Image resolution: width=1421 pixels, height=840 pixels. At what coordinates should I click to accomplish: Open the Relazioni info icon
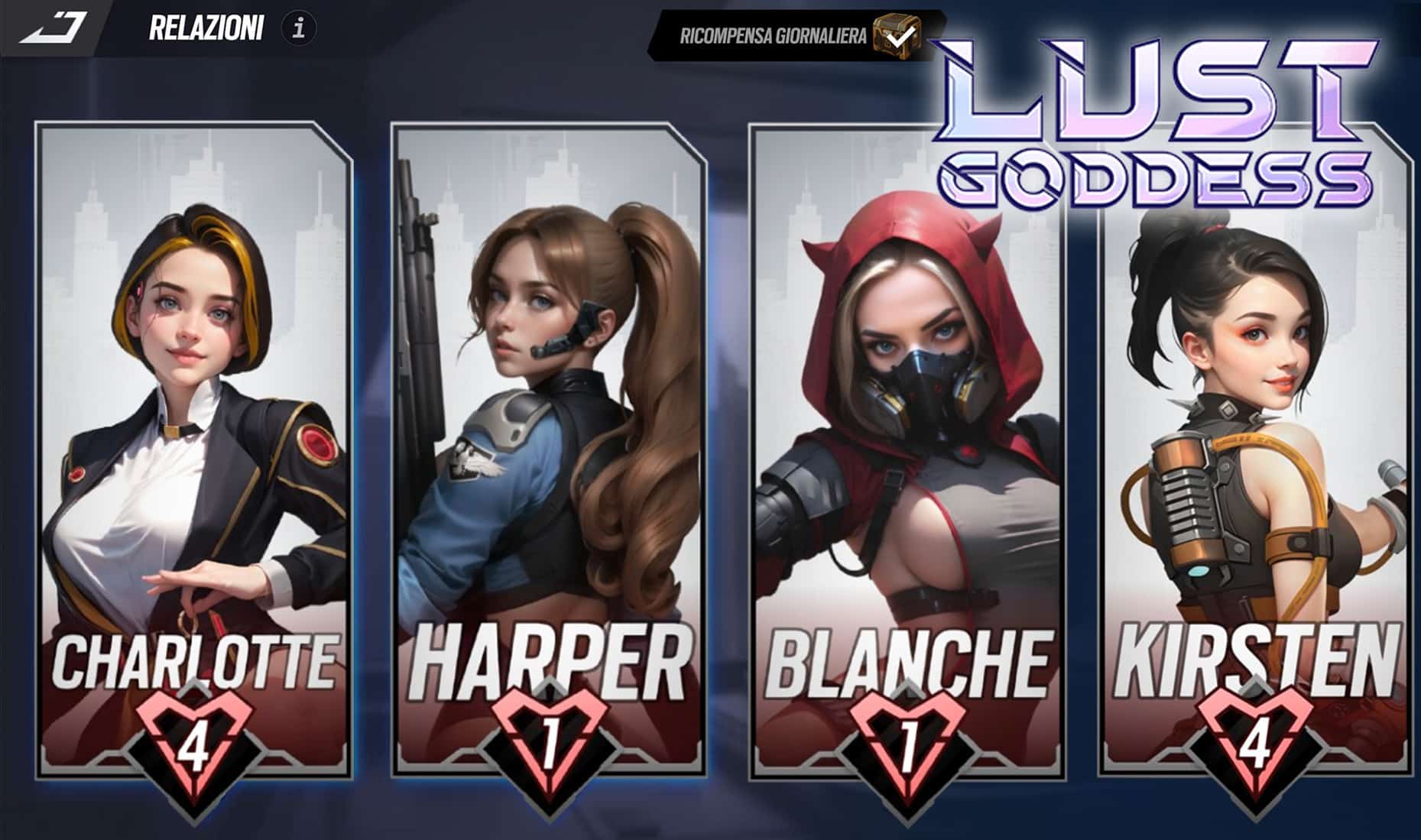(x=298, y=29)
